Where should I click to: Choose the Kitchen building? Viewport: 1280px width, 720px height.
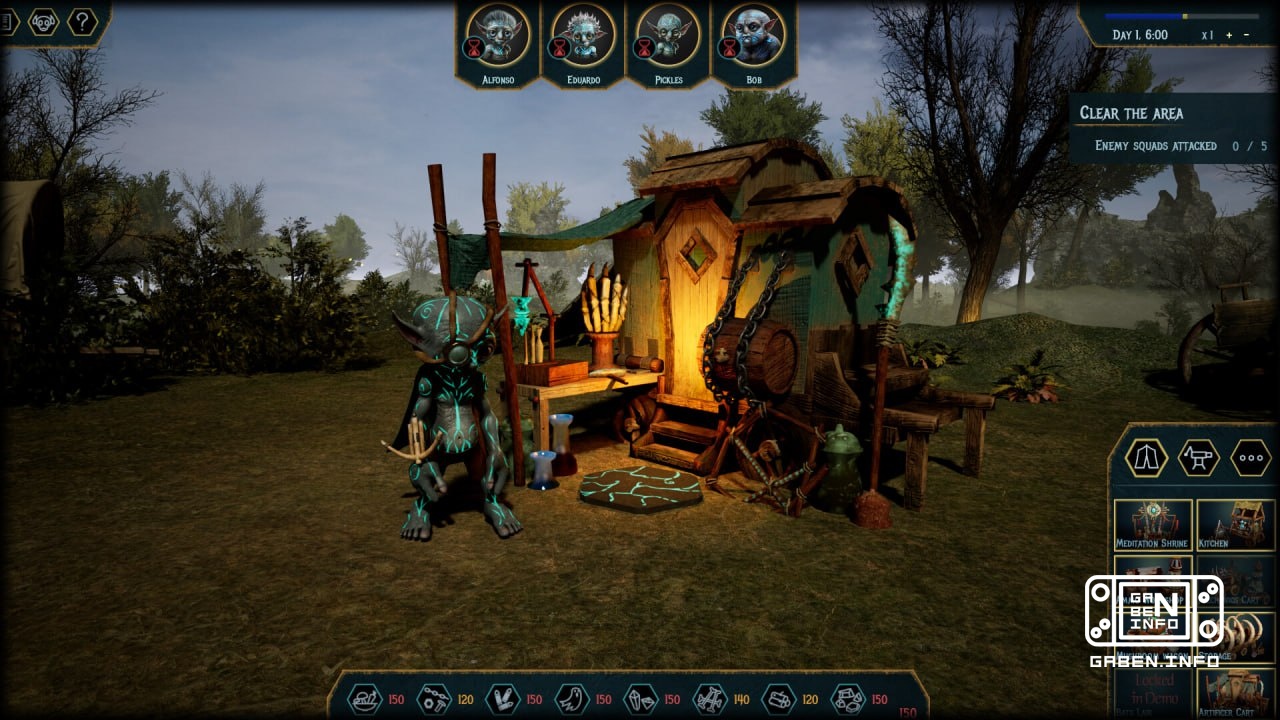click(x=1236, y=524)
